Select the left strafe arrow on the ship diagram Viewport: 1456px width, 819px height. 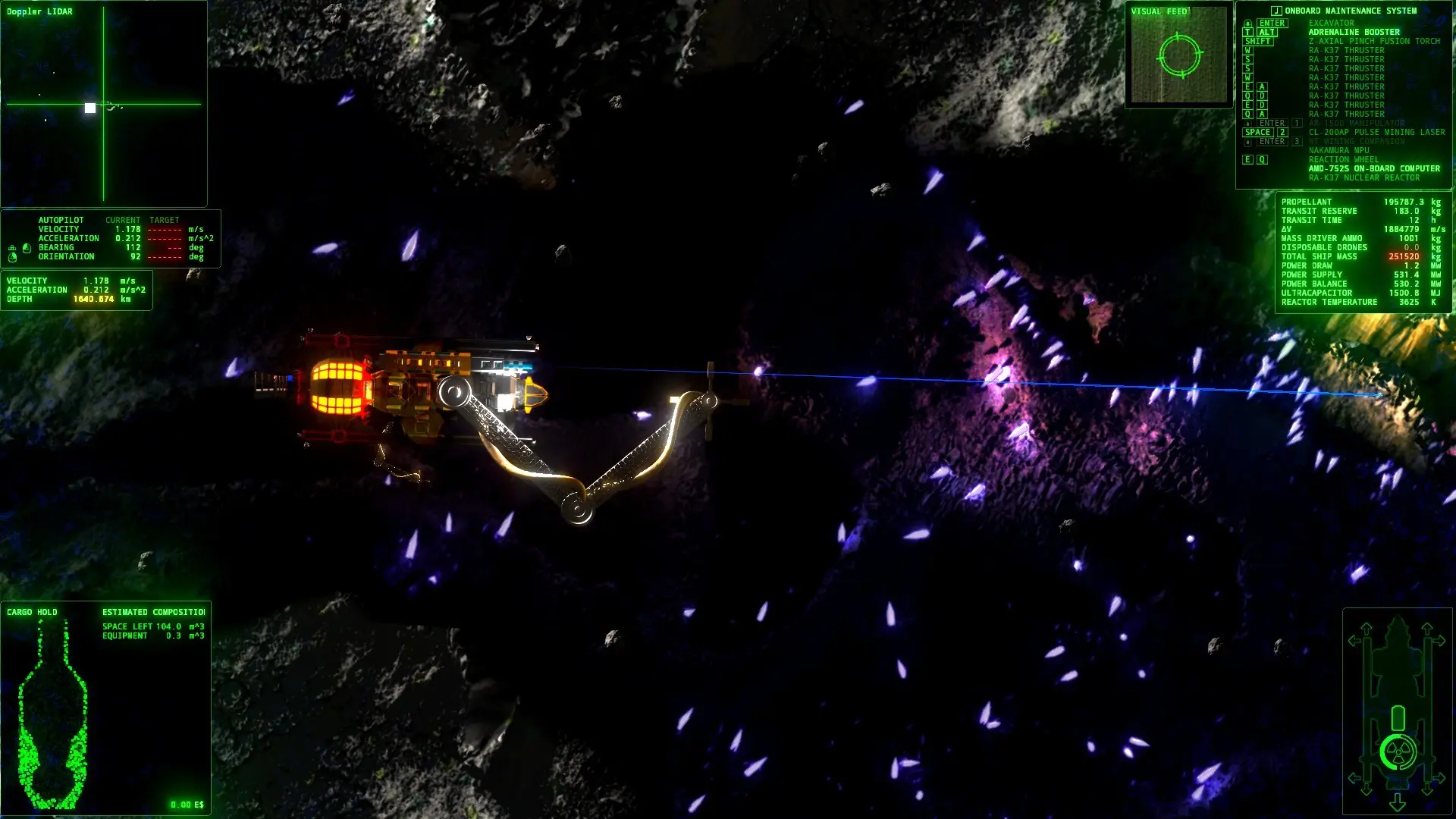(x=1354, y=639)
